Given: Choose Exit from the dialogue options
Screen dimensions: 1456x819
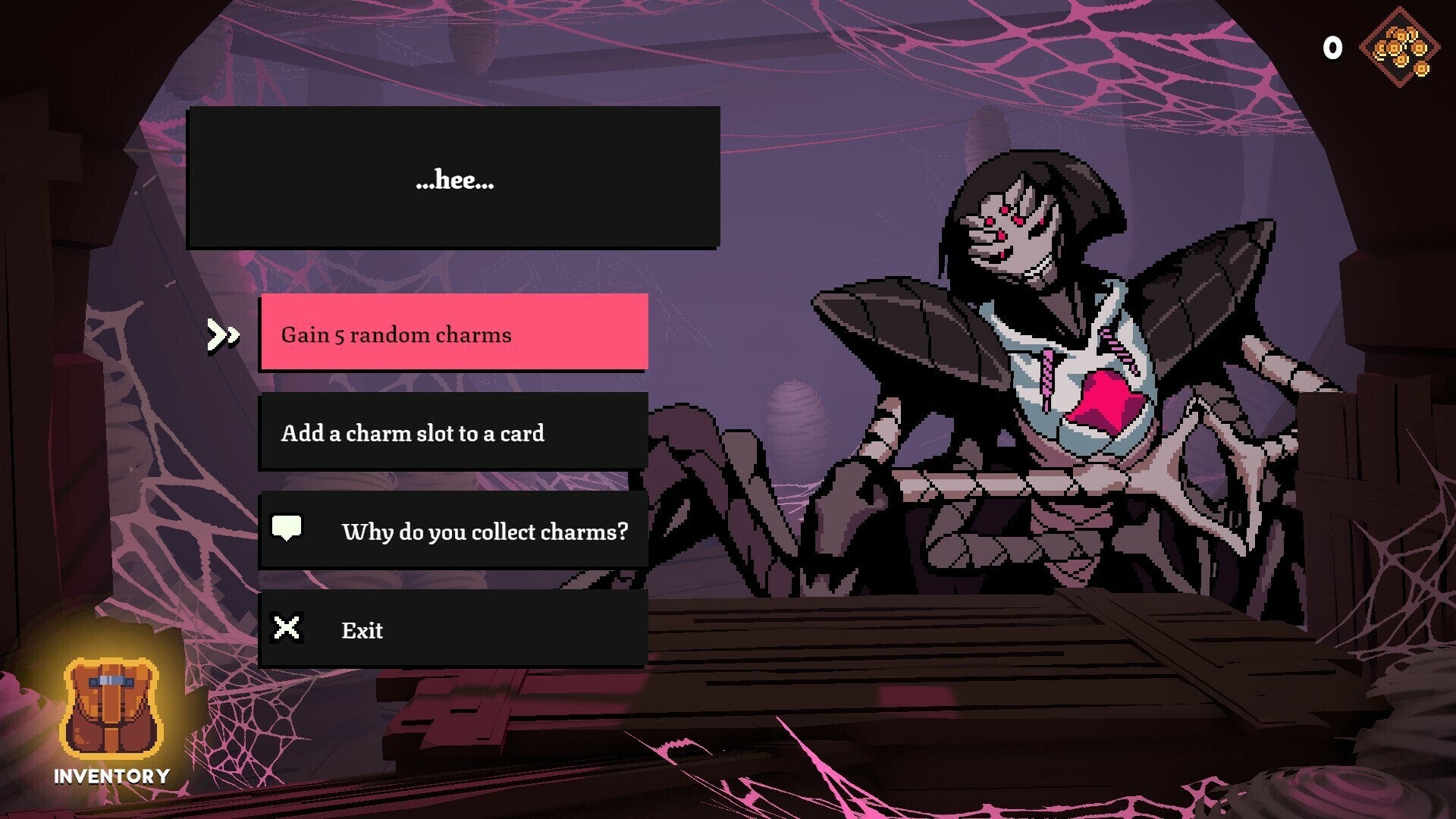Looking at the screenshot, I should (454, 629).
